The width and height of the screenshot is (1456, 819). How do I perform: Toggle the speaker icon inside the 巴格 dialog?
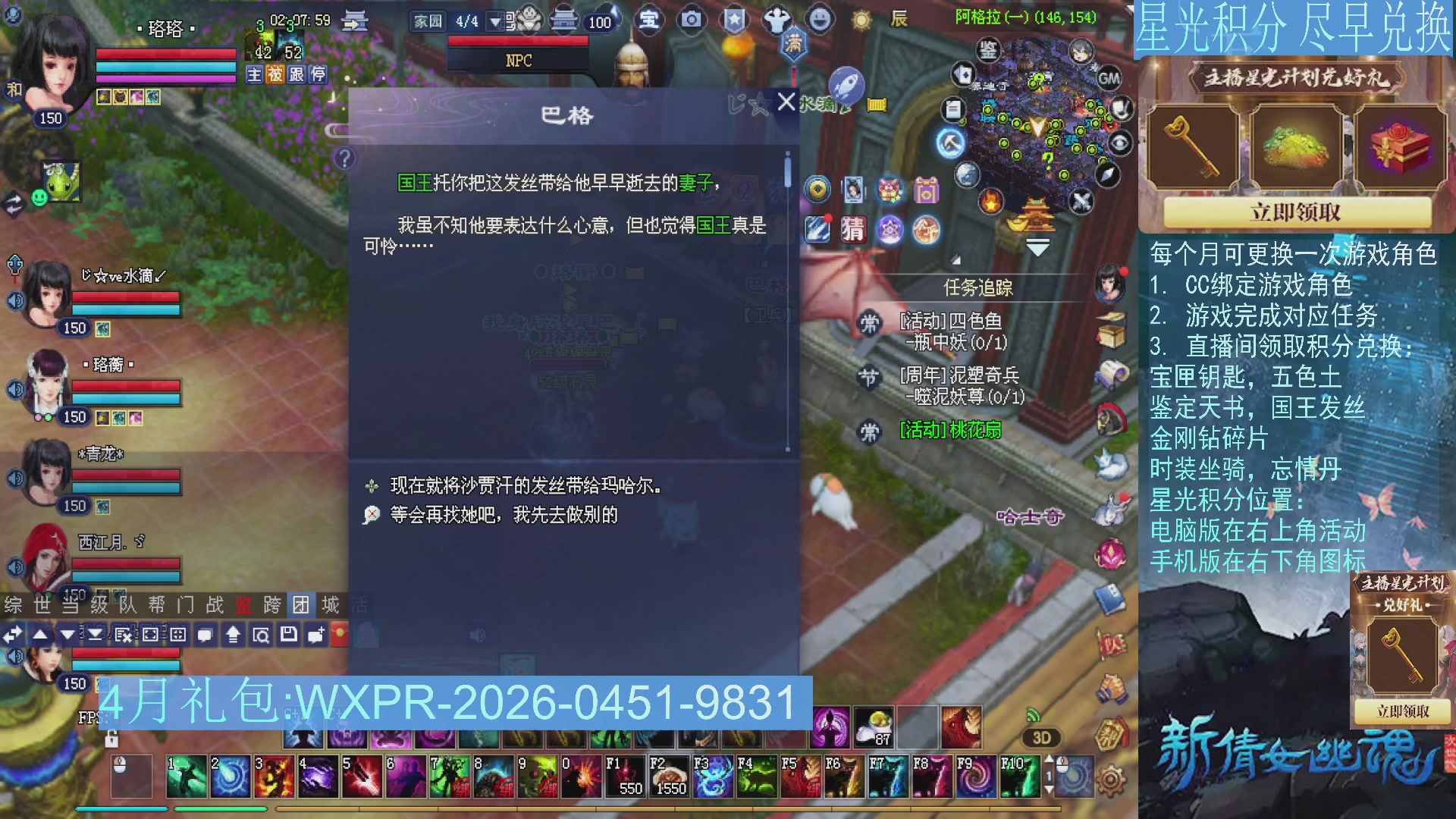pyautogui.click(x=476, y=634)
